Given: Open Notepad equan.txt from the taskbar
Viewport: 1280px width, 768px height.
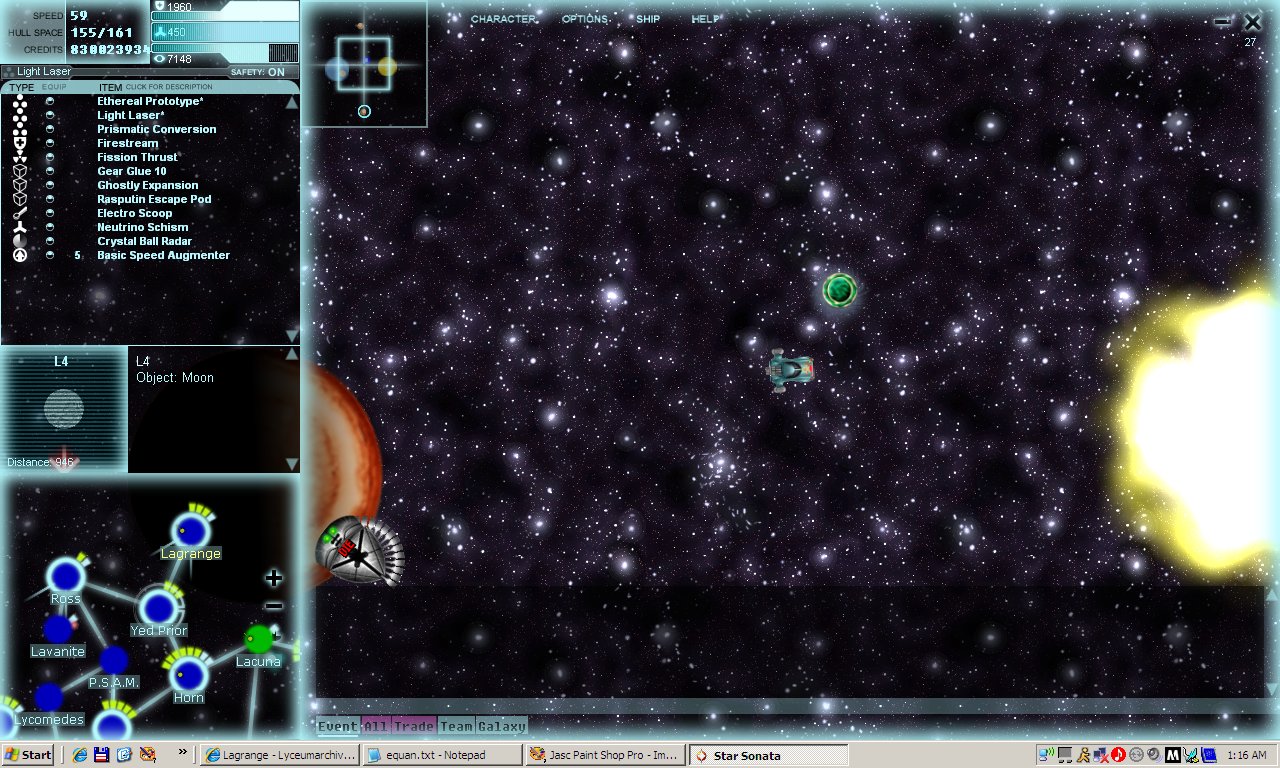Looking at the screenshot, I should coord(442,755).
